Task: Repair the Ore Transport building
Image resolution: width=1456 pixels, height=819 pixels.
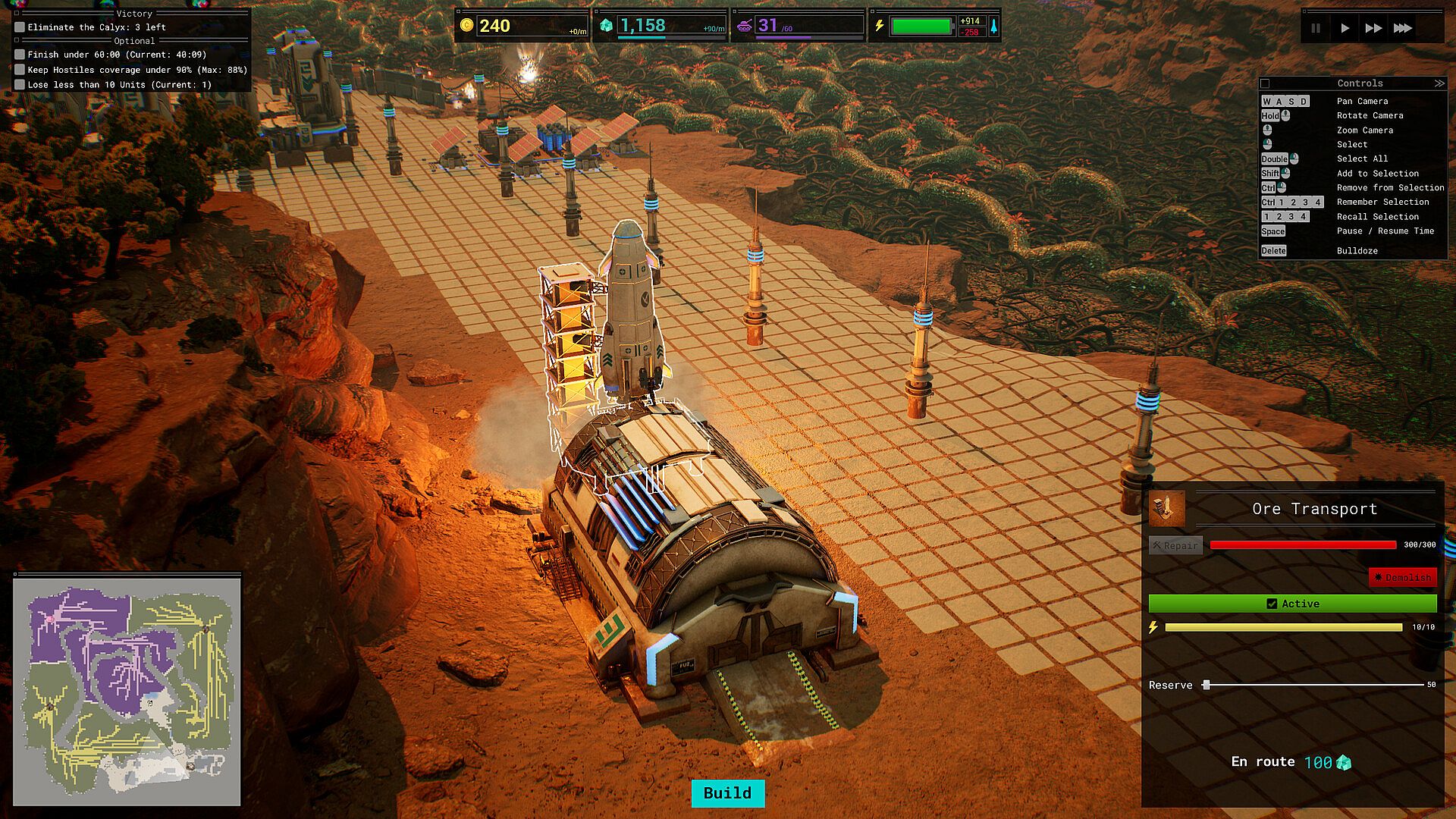Action: [x=1175, y=545]
